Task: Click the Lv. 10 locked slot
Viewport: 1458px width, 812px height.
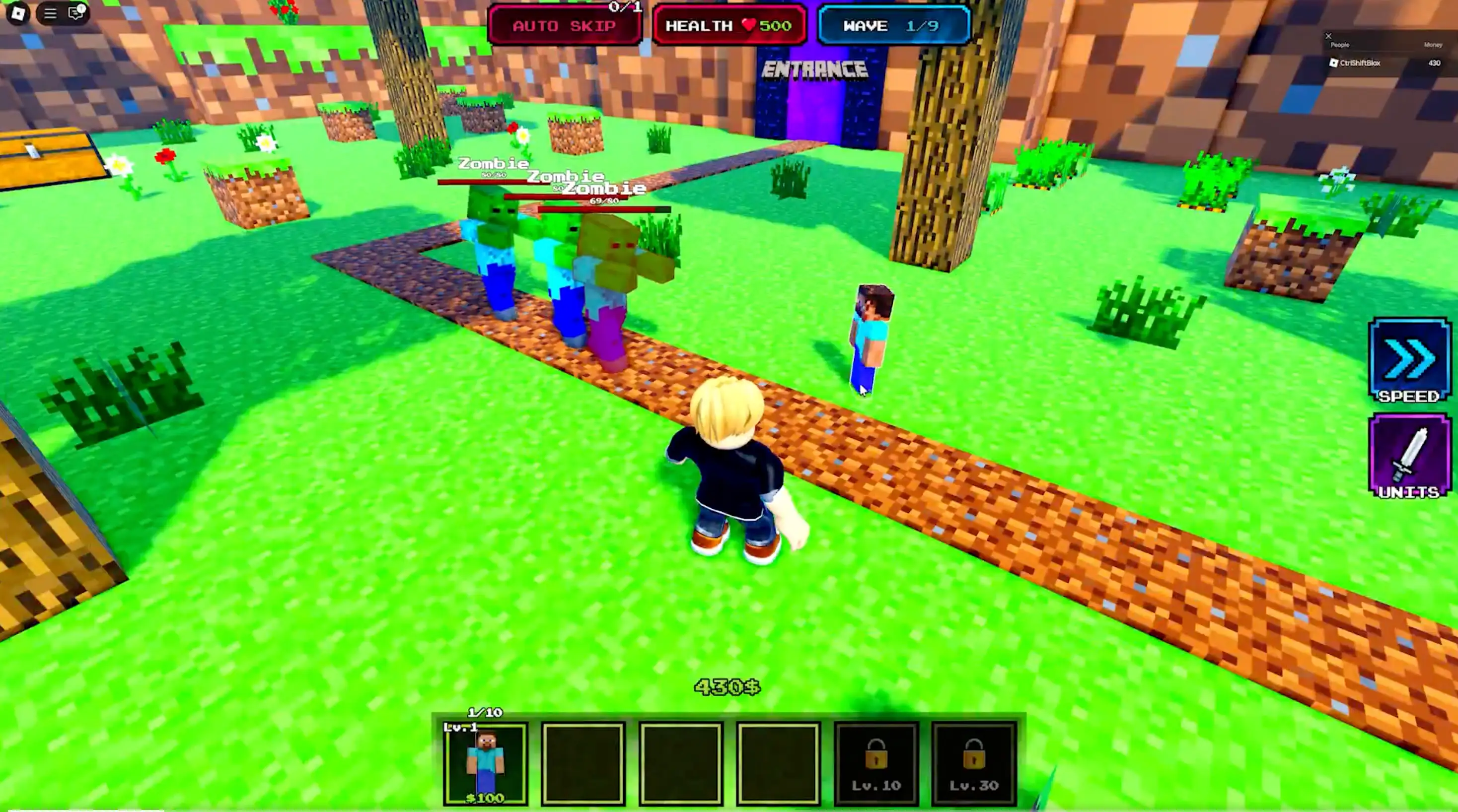Action: click(x=875, y=763)
